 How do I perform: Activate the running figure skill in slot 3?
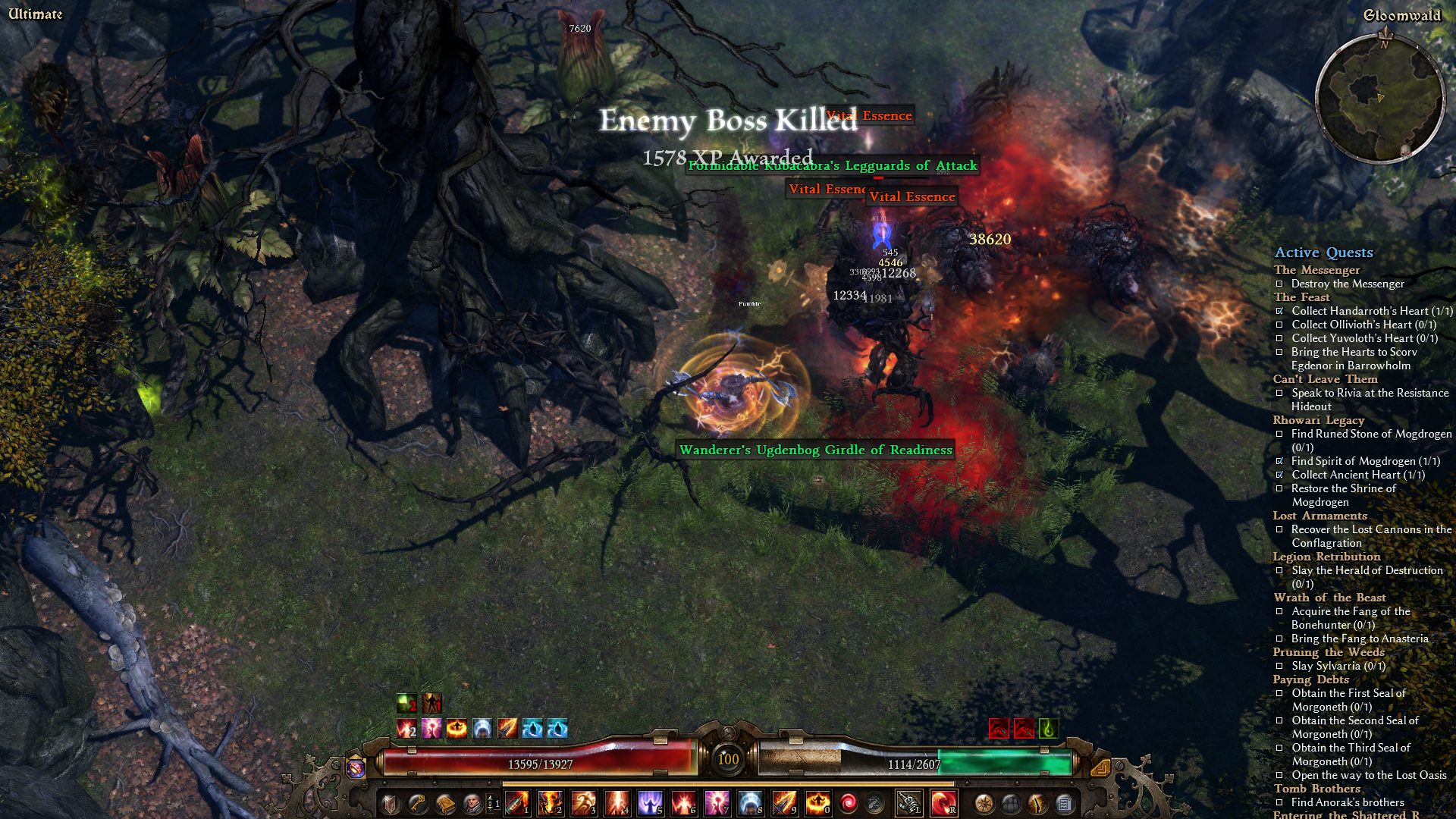[x=583, y=802]
